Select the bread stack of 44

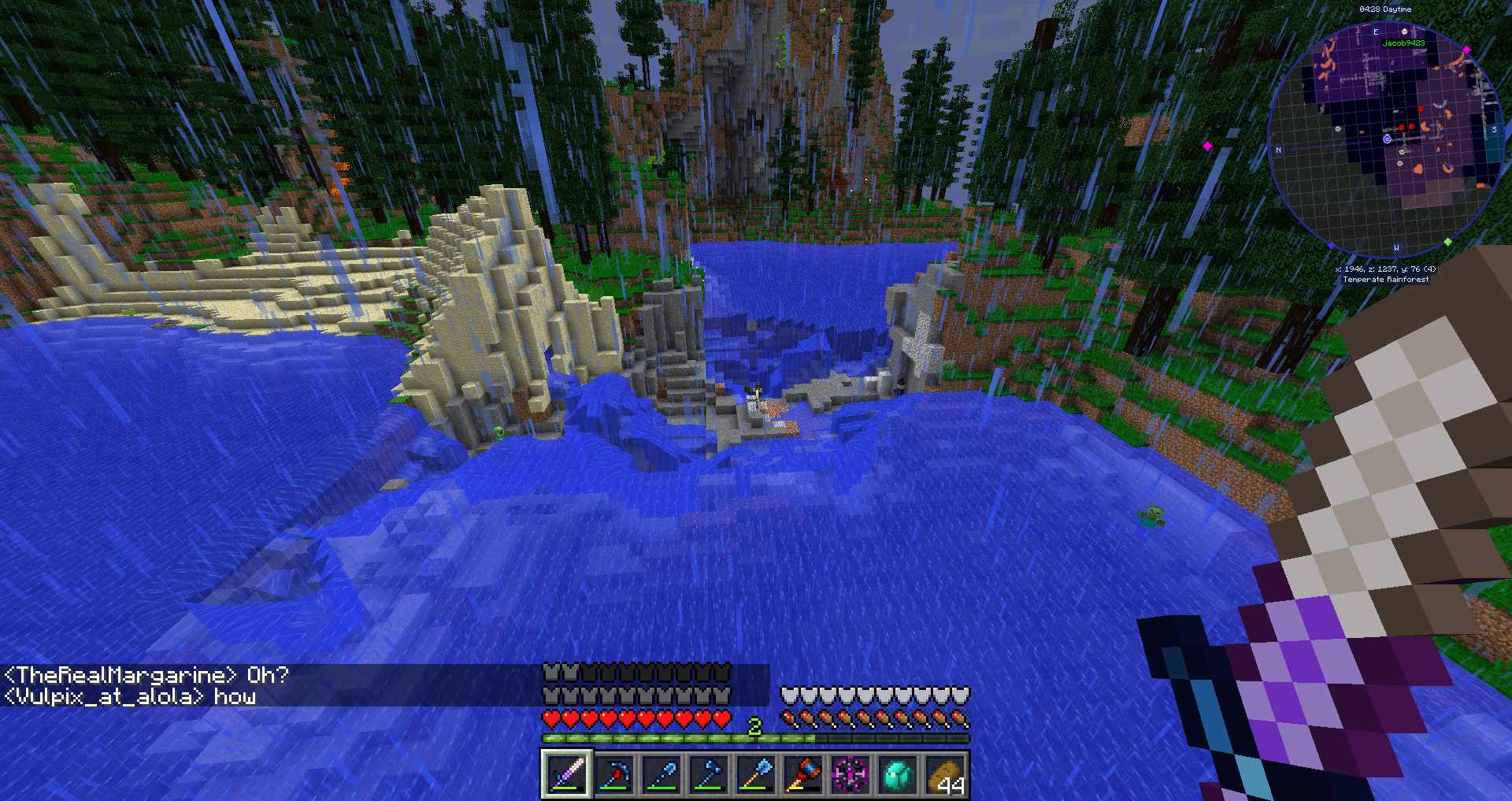(945, 775)
